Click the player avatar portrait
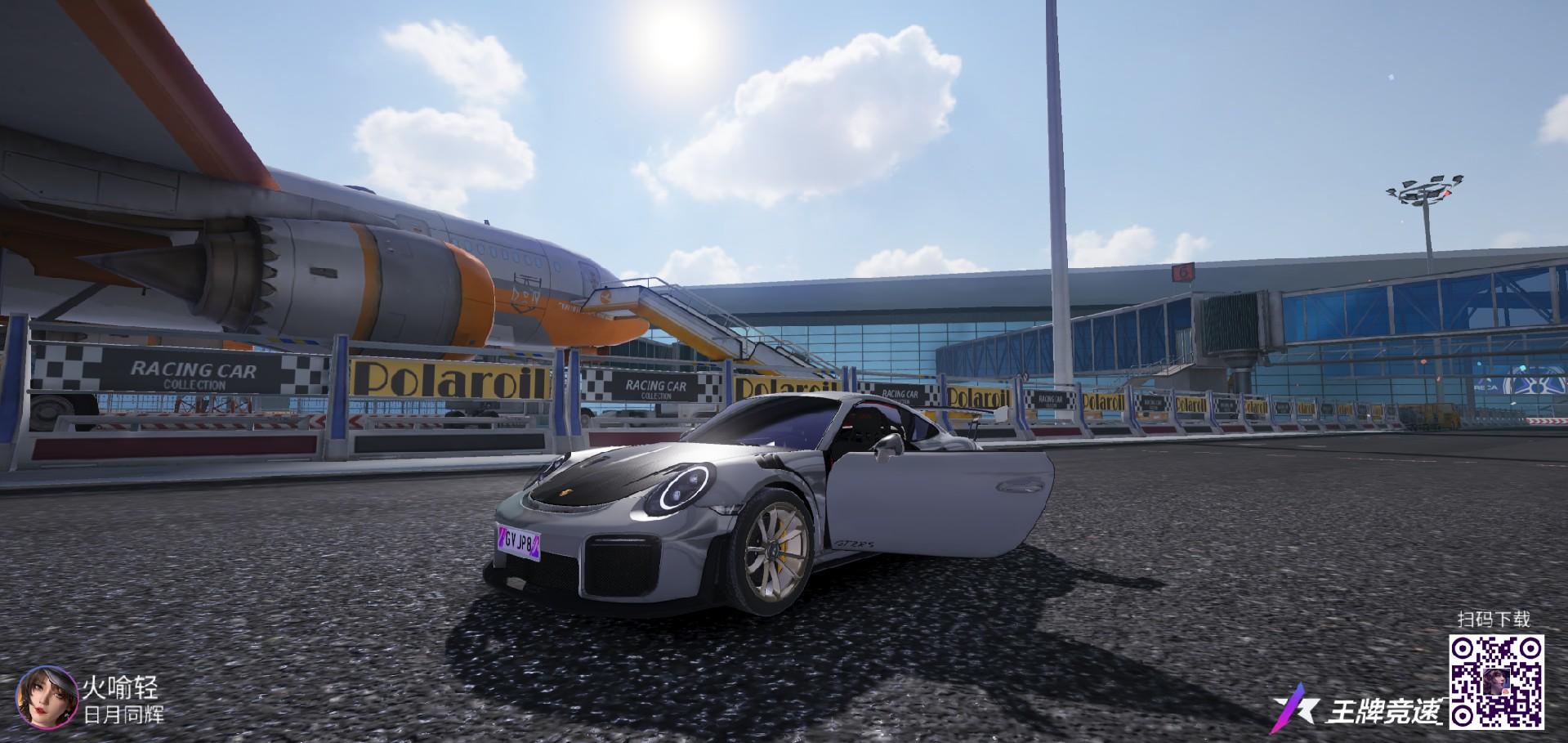 [48, 696]
